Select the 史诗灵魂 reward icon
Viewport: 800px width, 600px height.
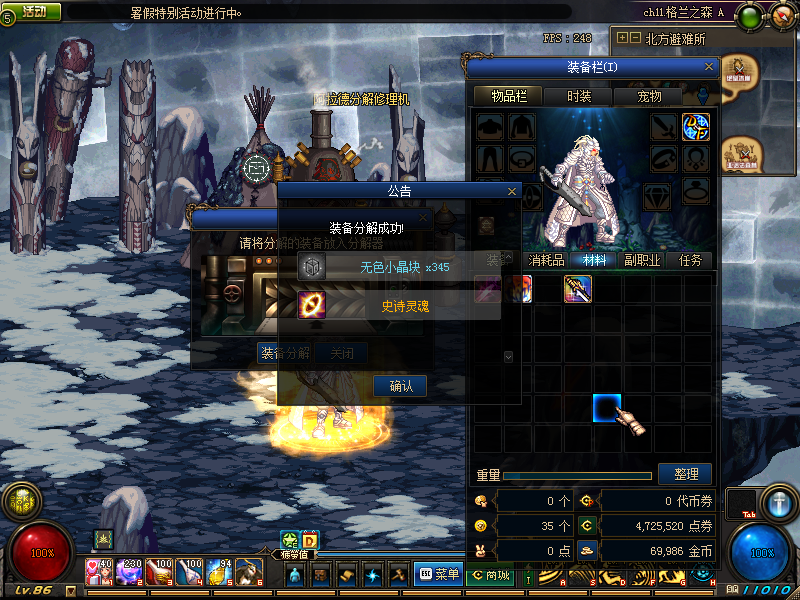coord(311,305)
